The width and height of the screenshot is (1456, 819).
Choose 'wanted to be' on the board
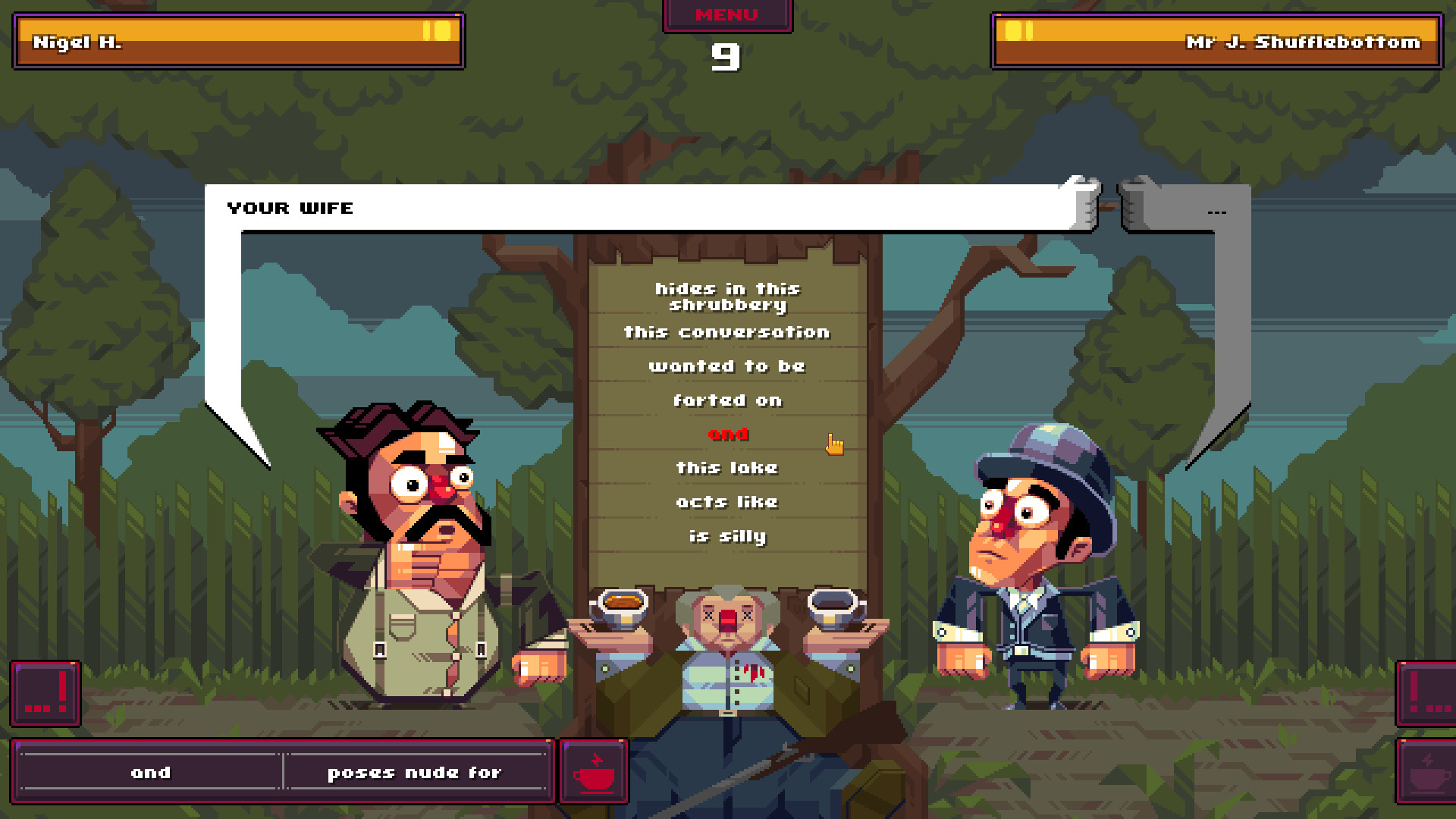726,366
